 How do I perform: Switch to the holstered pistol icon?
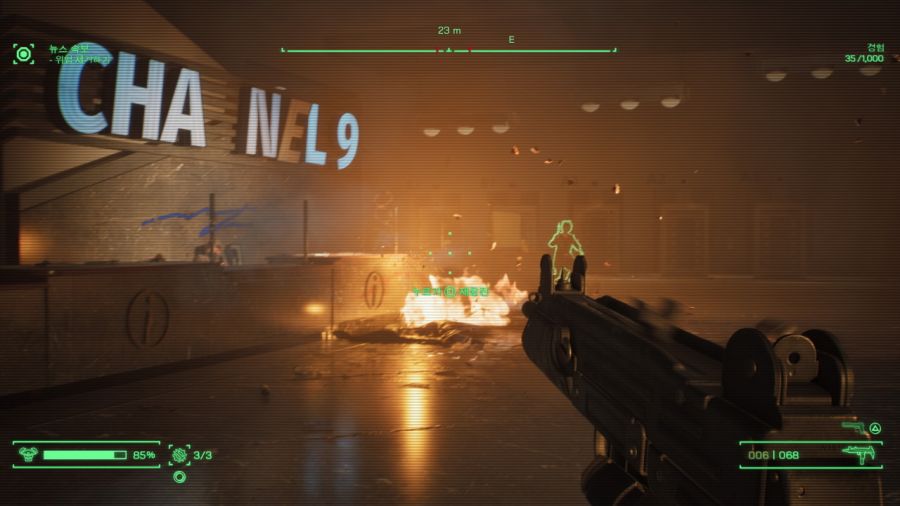pyautogui.click(x=853, y=428)
